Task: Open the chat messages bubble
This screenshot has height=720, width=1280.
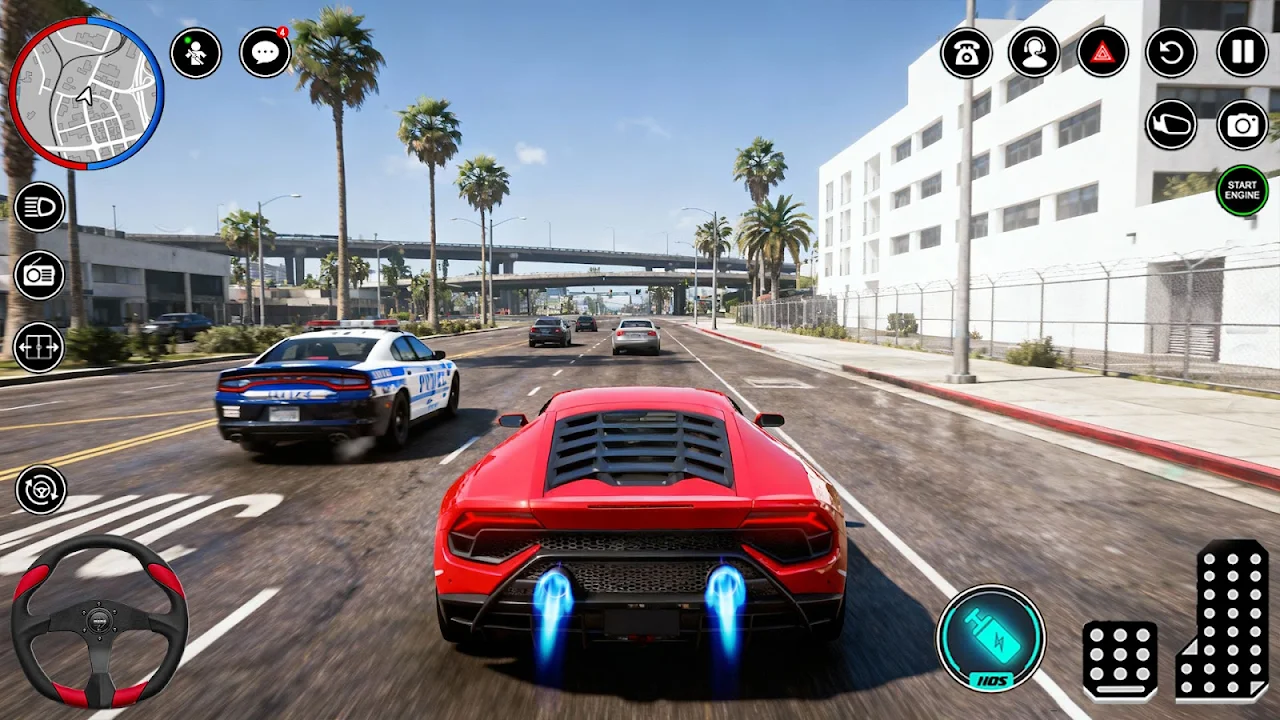Action: [x=265, y=53]
